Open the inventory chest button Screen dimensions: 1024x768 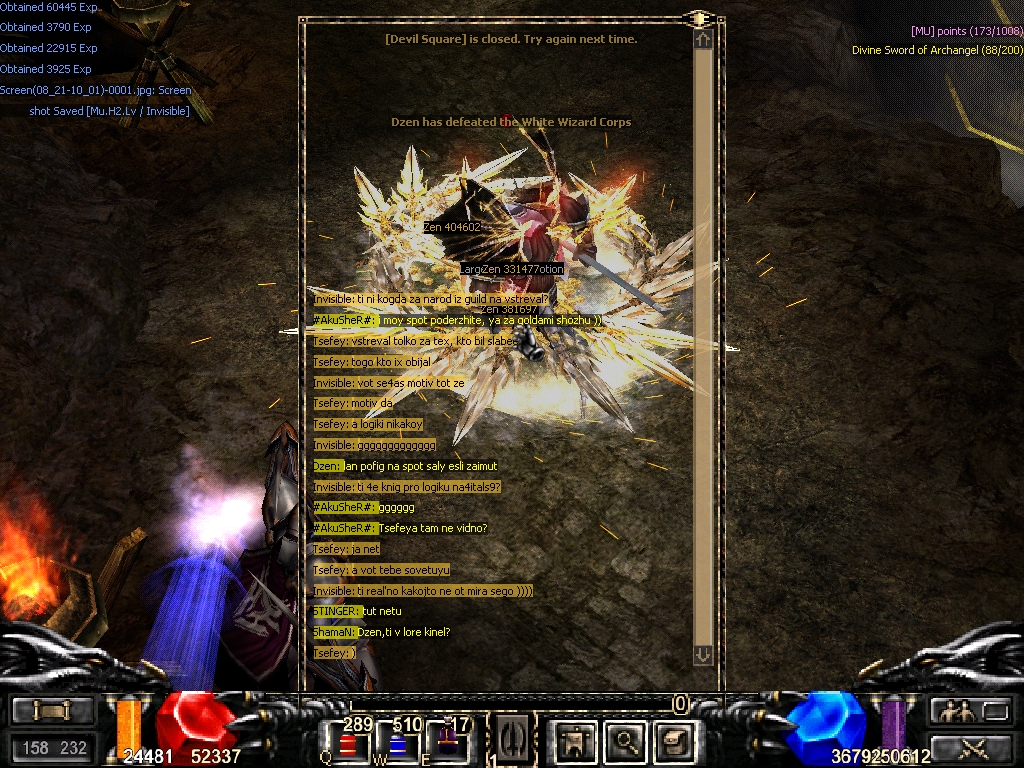coord(672,741)
